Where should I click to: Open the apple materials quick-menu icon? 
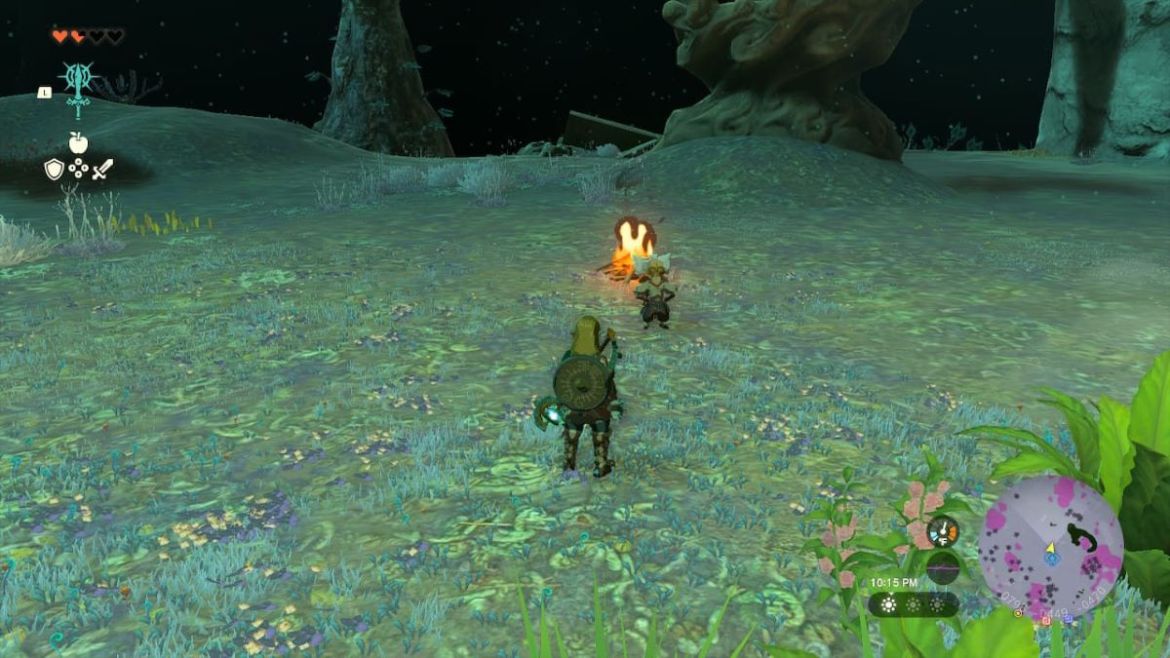pyautogui.click(x=78, y=143)
